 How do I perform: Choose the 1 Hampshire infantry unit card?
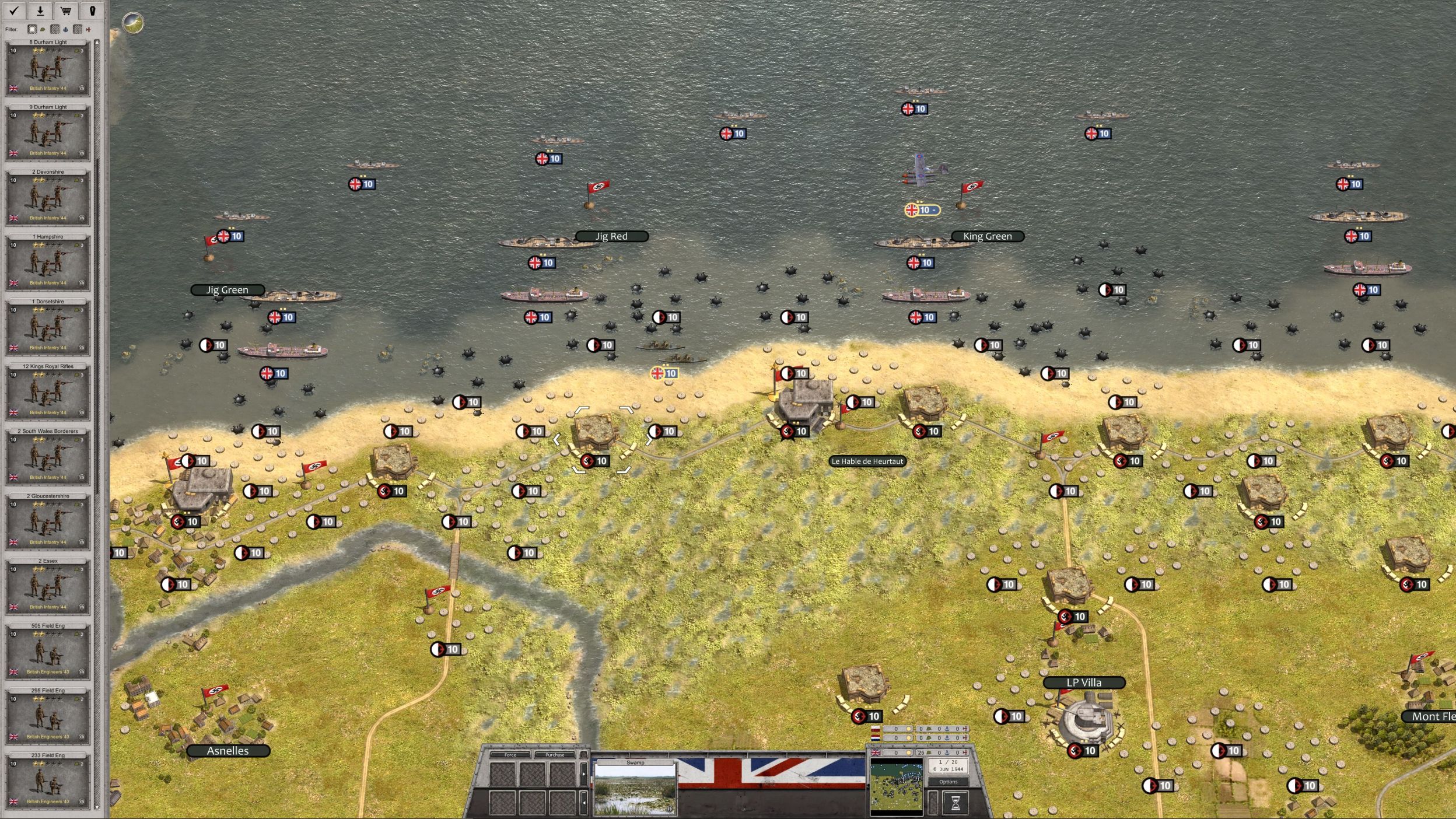tap(48, 262)
